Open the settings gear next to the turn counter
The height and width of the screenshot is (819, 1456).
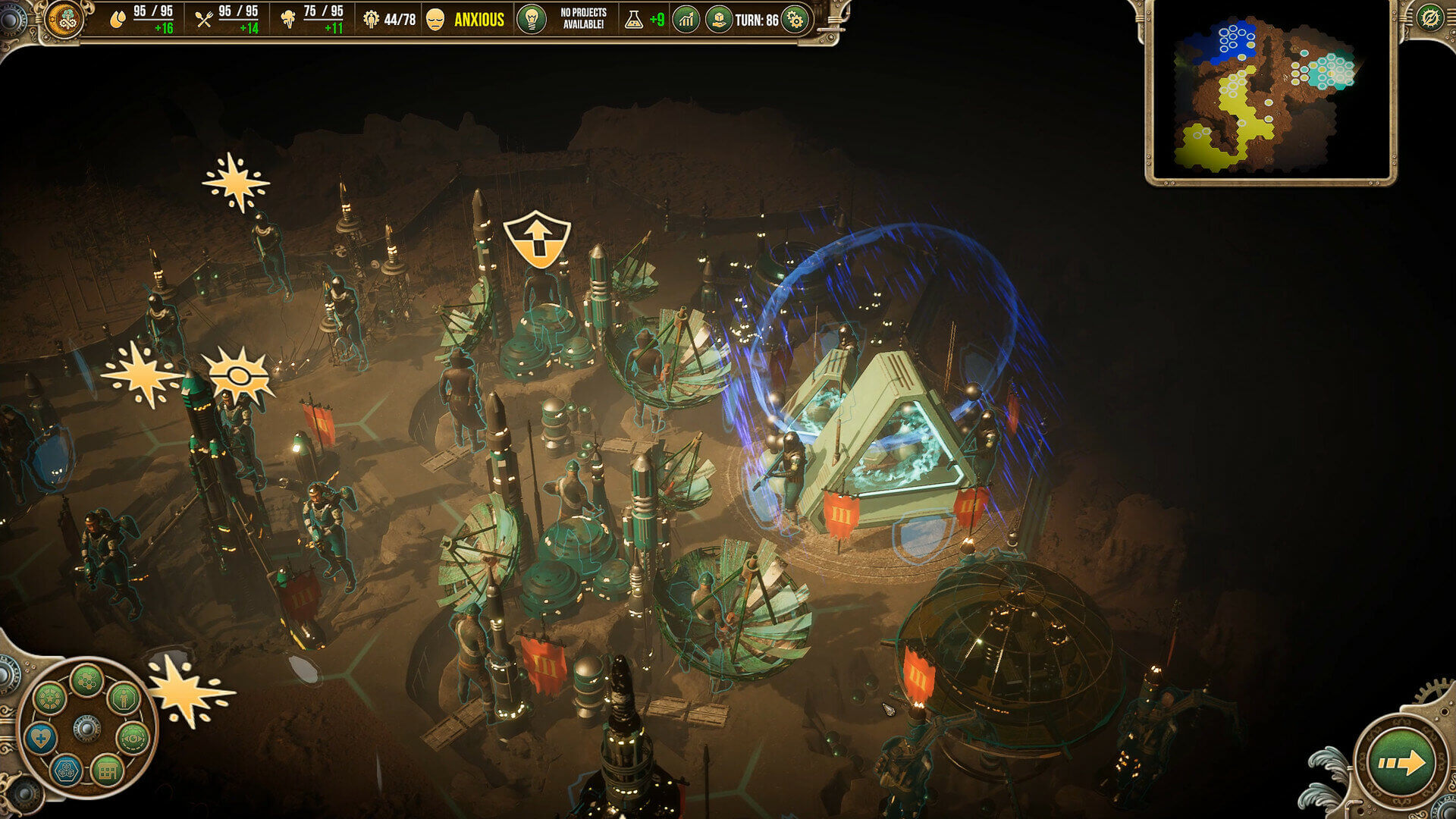[795, 20]
